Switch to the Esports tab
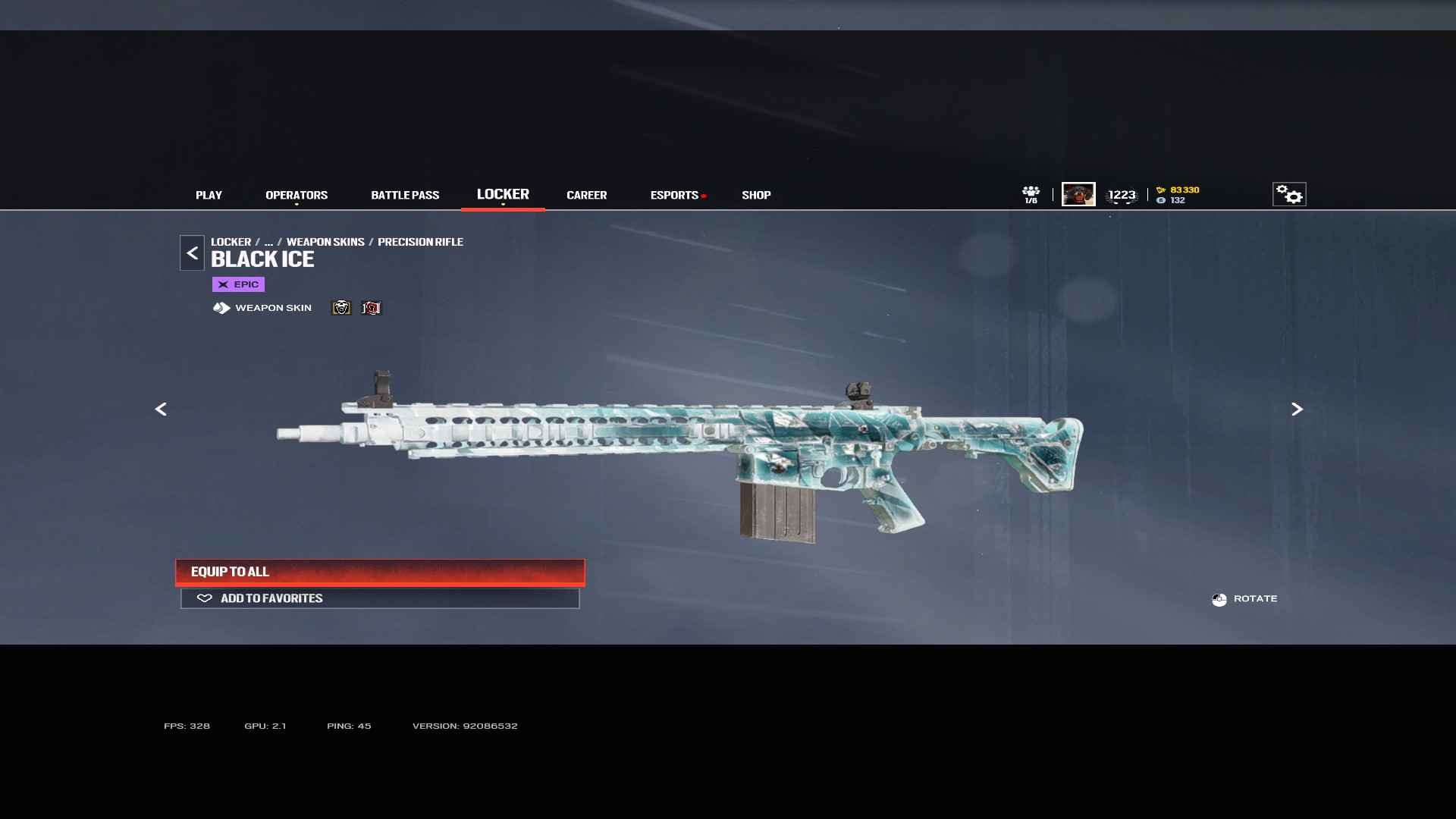 click(674, 195)
